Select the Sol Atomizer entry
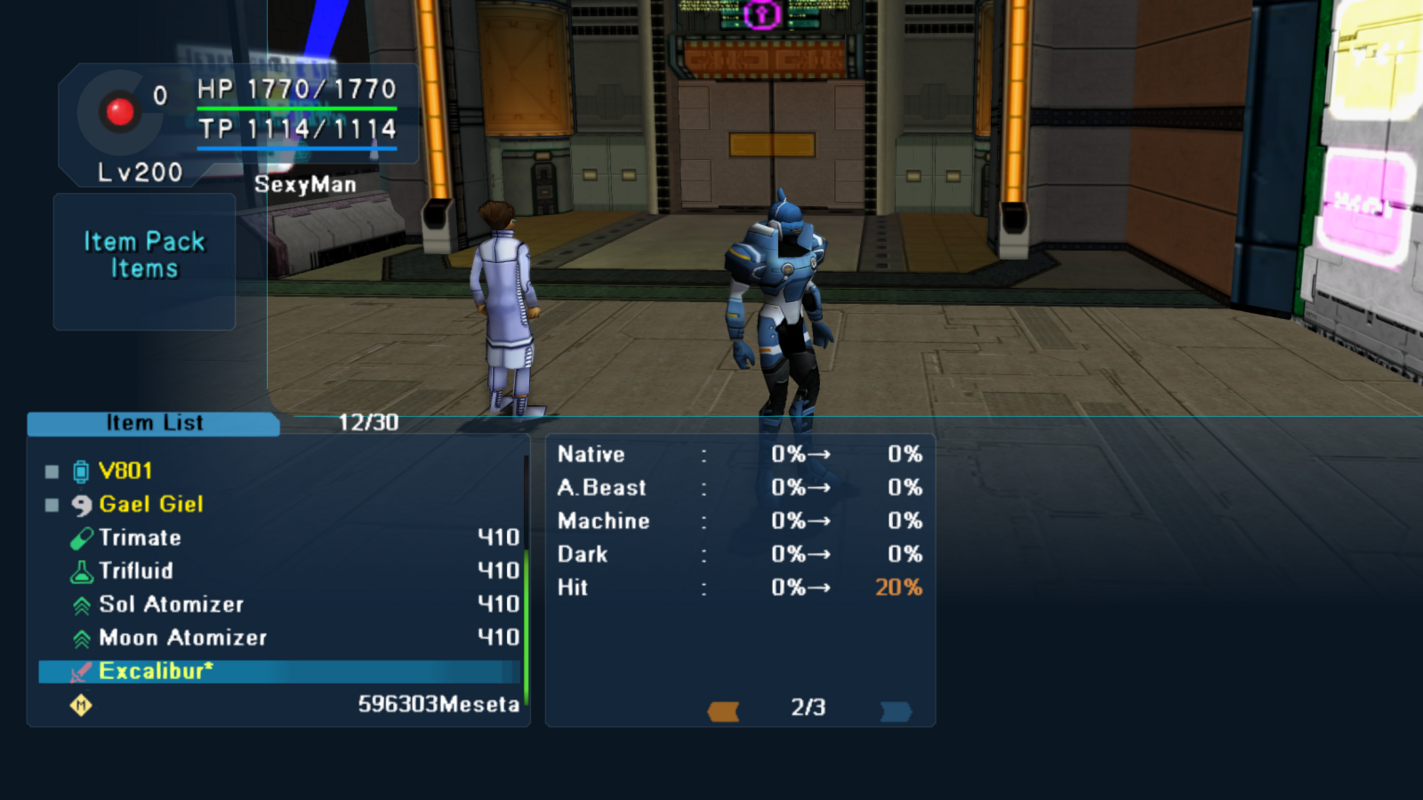This screenshot has width=1423, height=800. tap(171, 604)
